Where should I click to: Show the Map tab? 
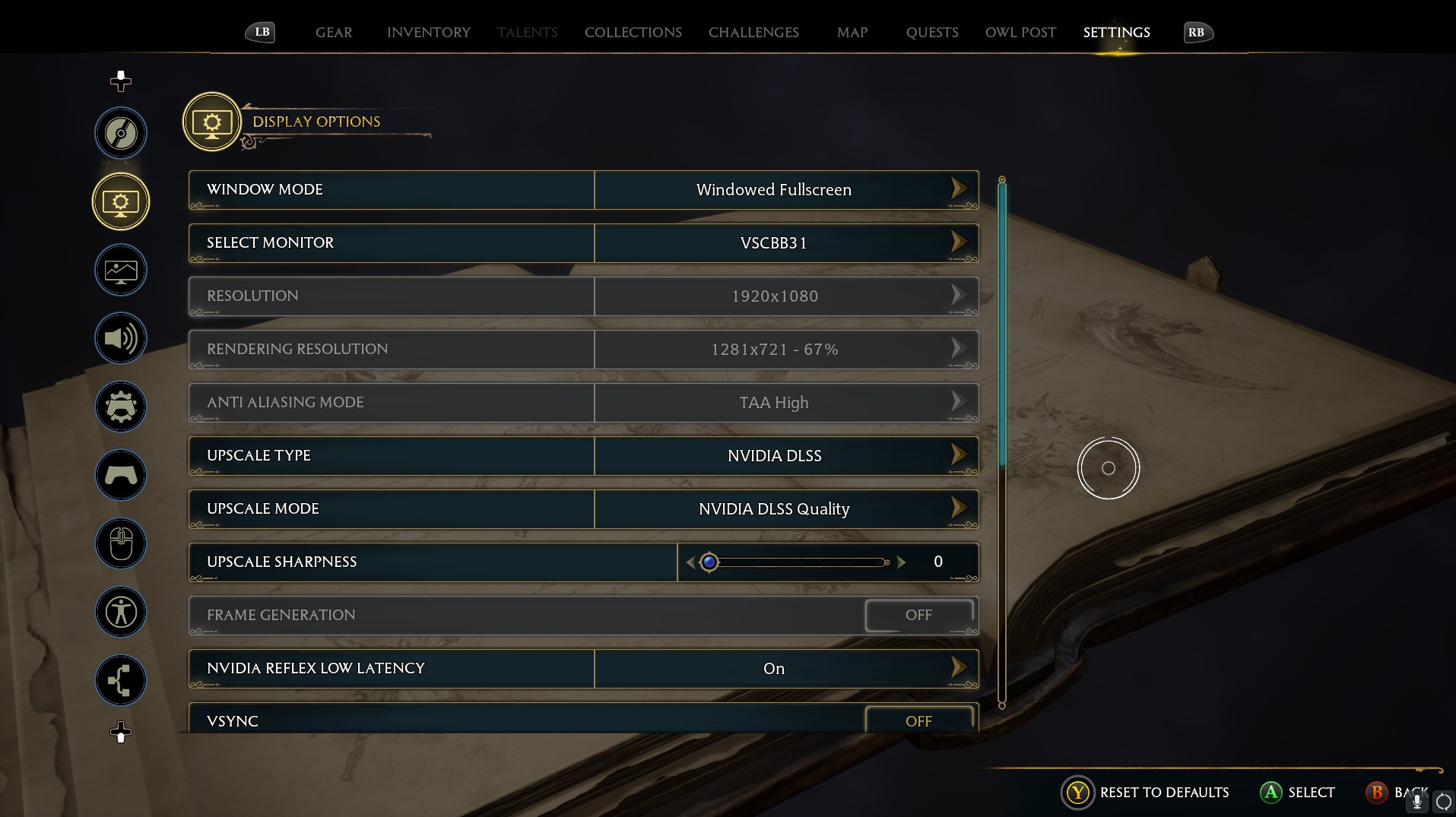point(852,33)
